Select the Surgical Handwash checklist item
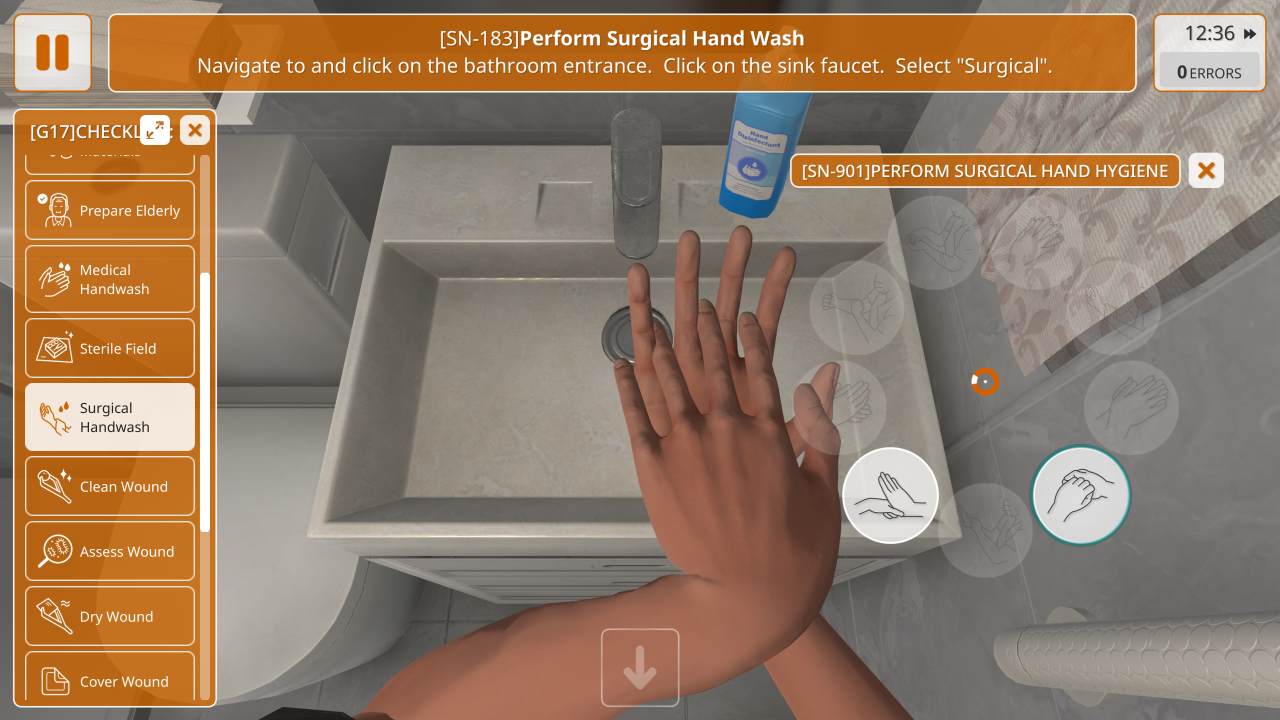 pos(110,417)
